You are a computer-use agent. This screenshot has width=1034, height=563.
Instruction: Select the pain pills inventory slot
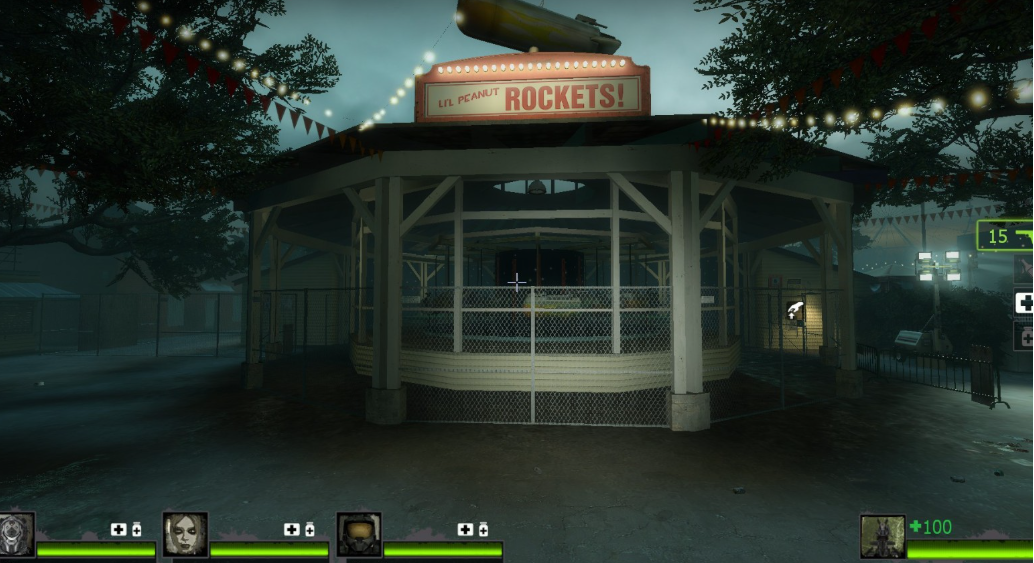pos(1024,336)
